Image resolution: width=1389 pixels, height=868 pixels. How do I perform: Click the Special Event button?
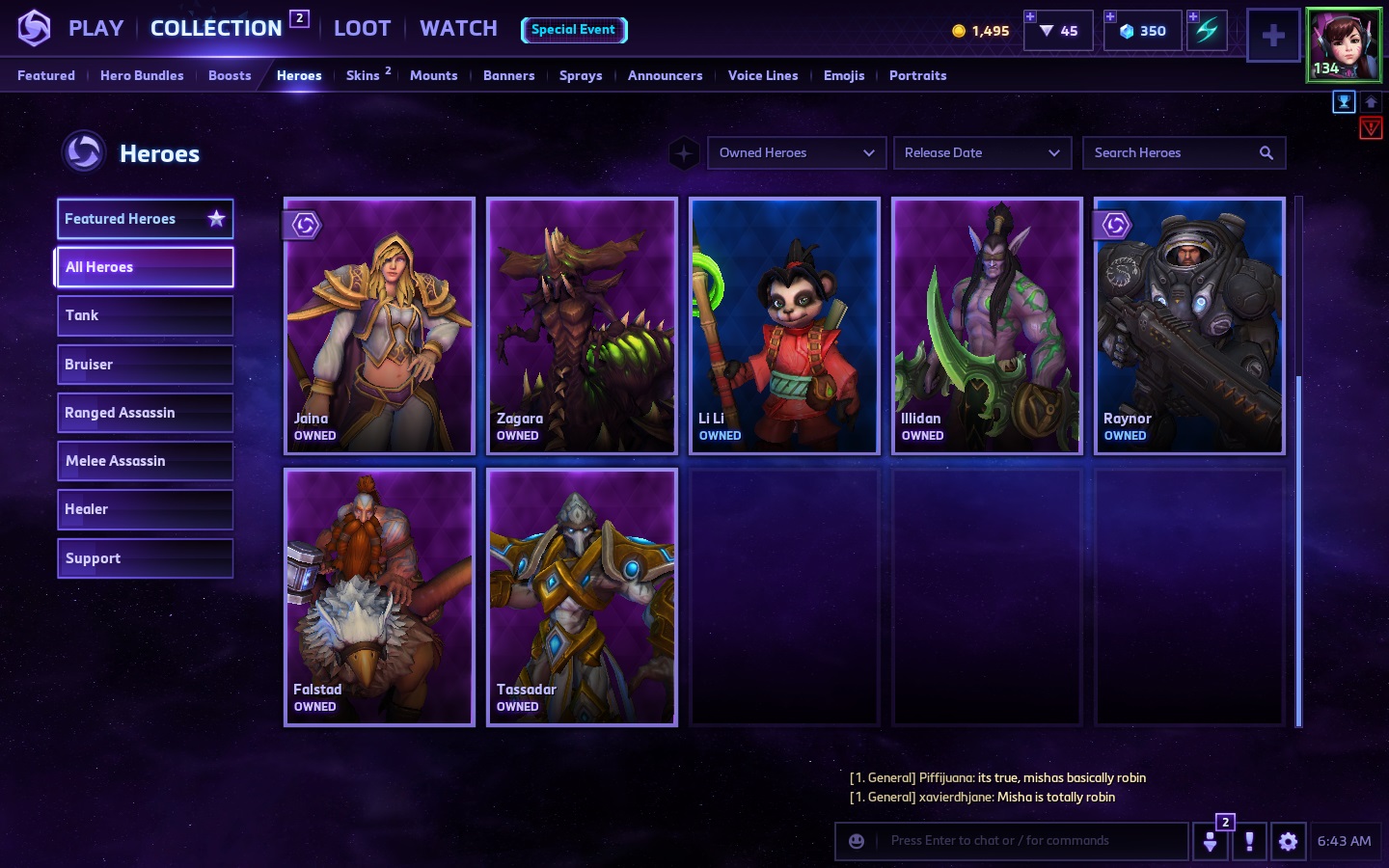(574, 30)
